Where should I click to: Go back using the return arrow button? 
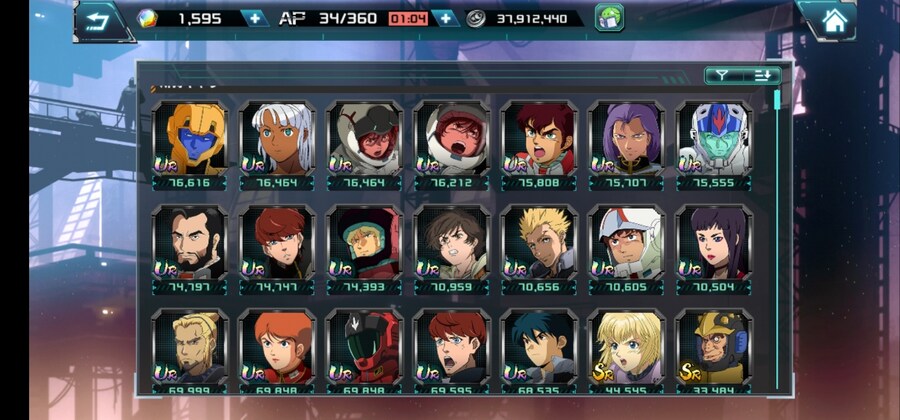(96, 20)
